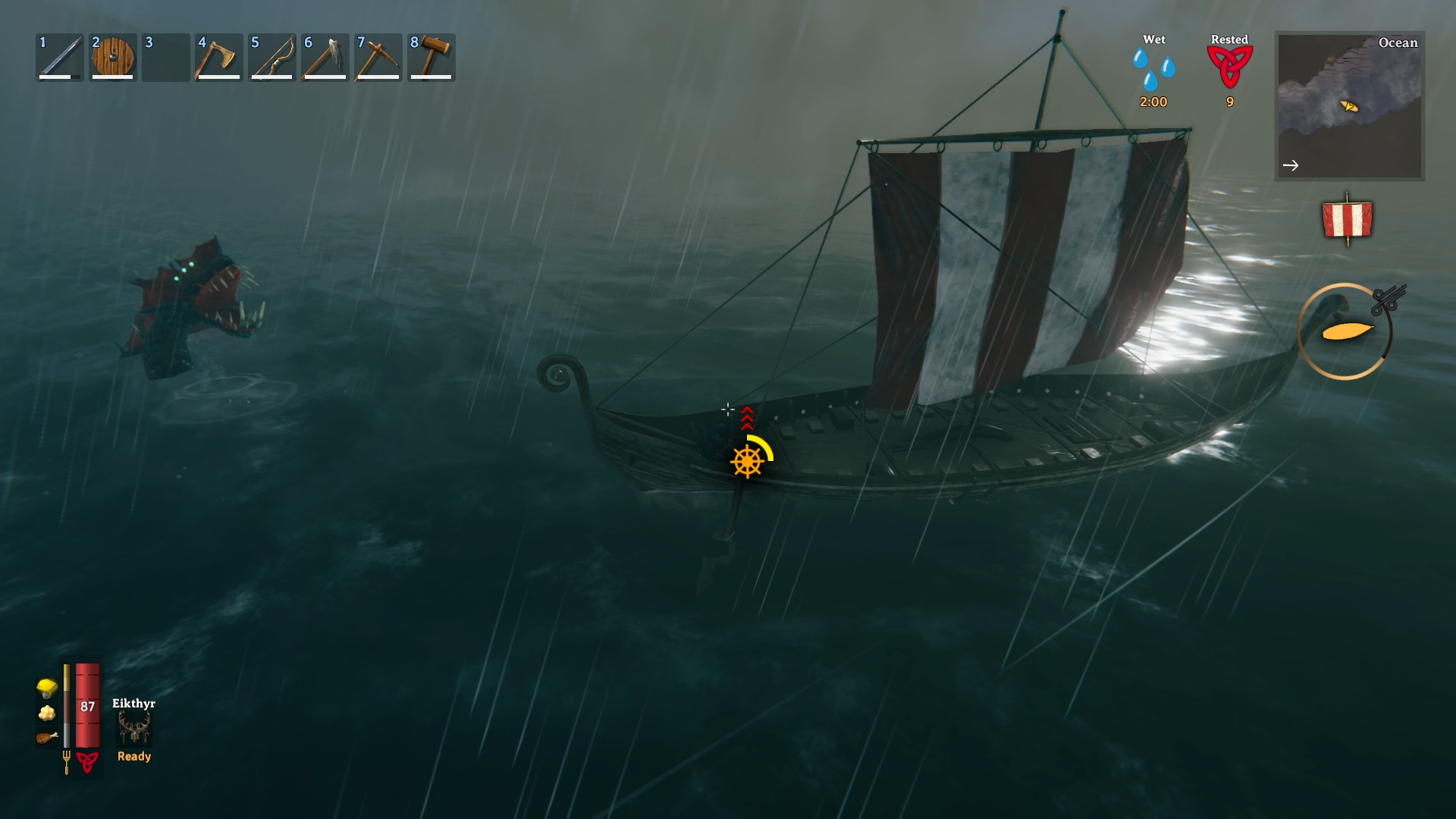
Task: Click the striped sail status icon
Action: (1347, 220)
